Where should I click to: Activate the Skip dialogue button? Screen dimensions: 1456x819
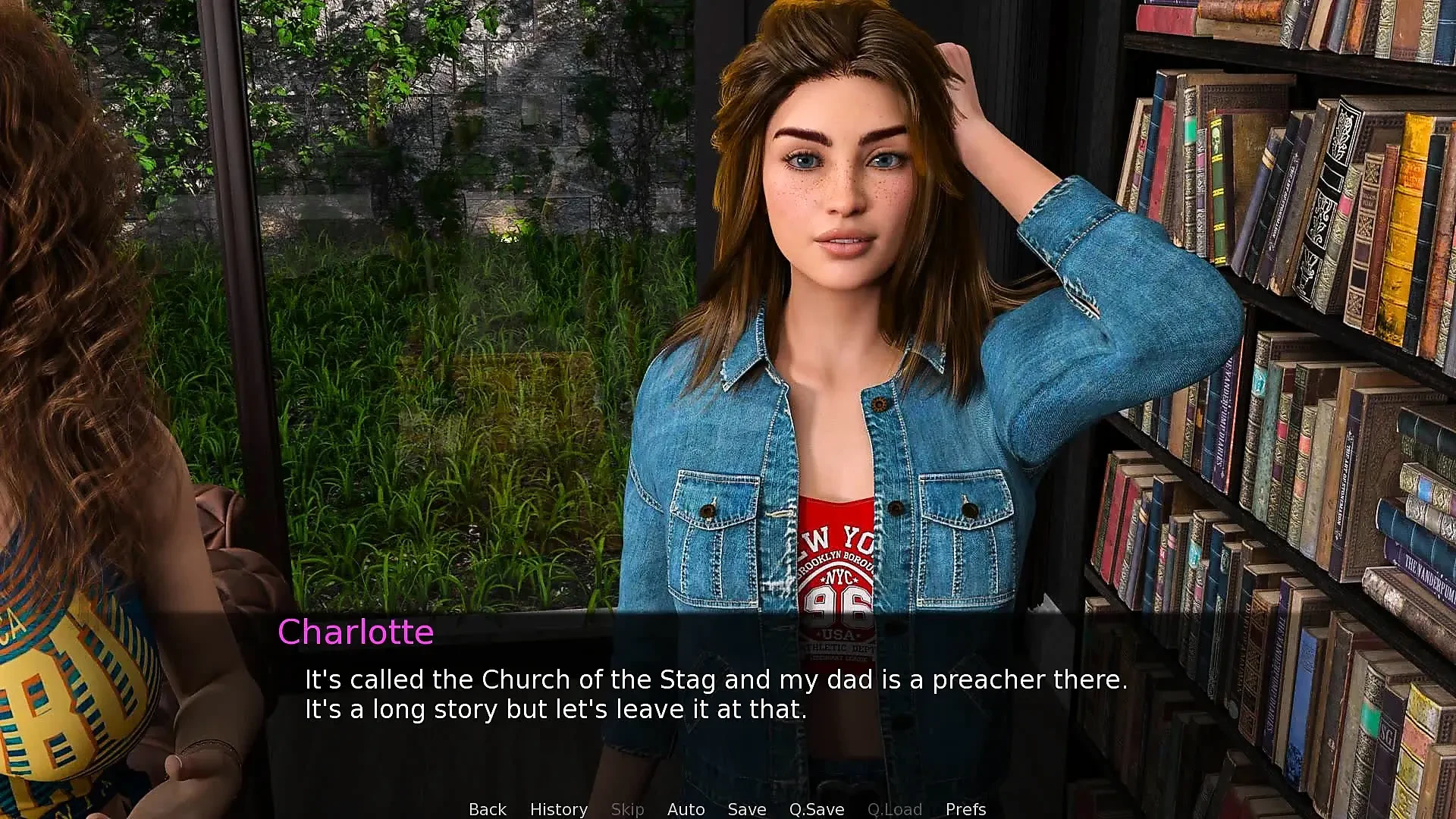[627, 809]
